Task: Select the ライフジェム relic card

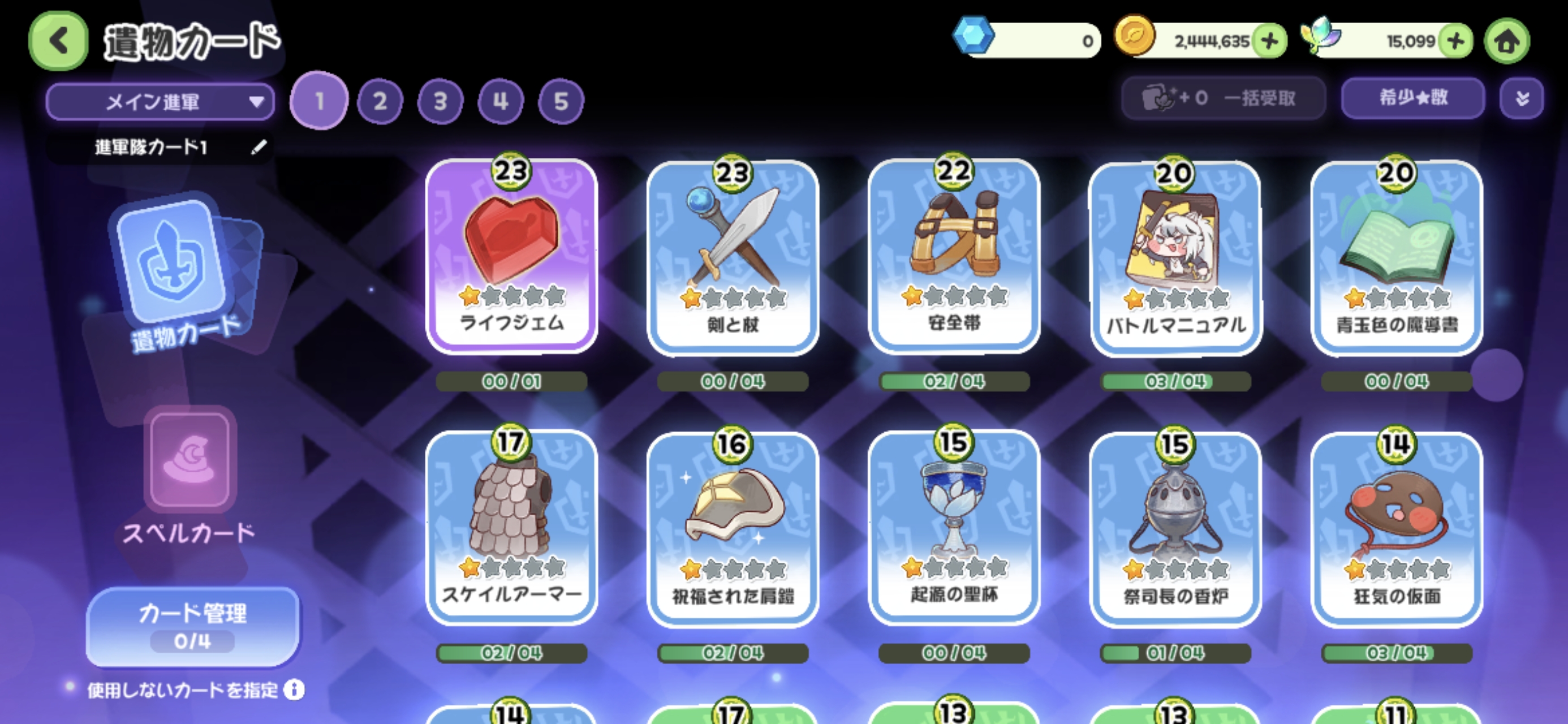Action: coord(511,256)
